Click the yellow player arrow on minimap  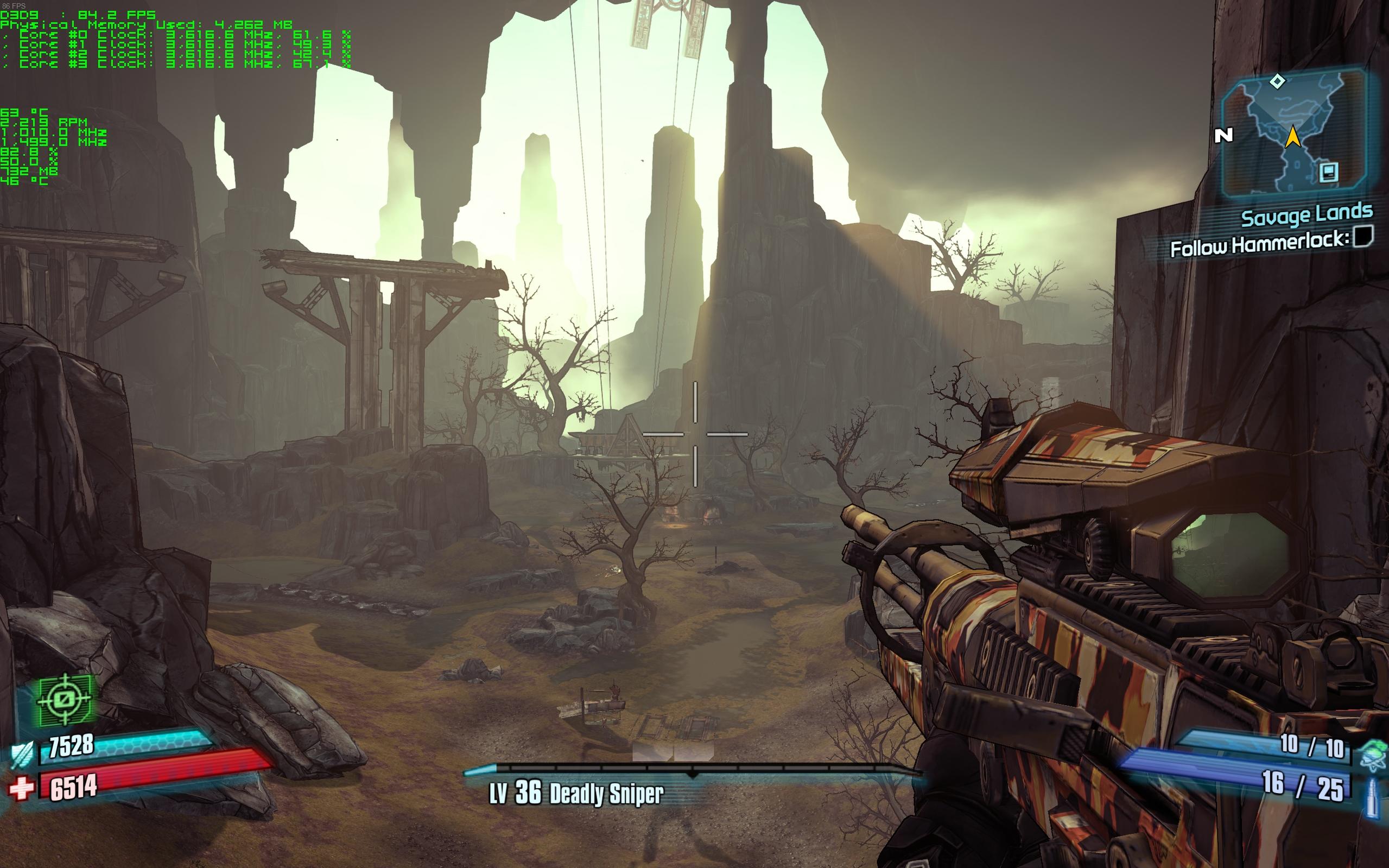point(1292,137)
